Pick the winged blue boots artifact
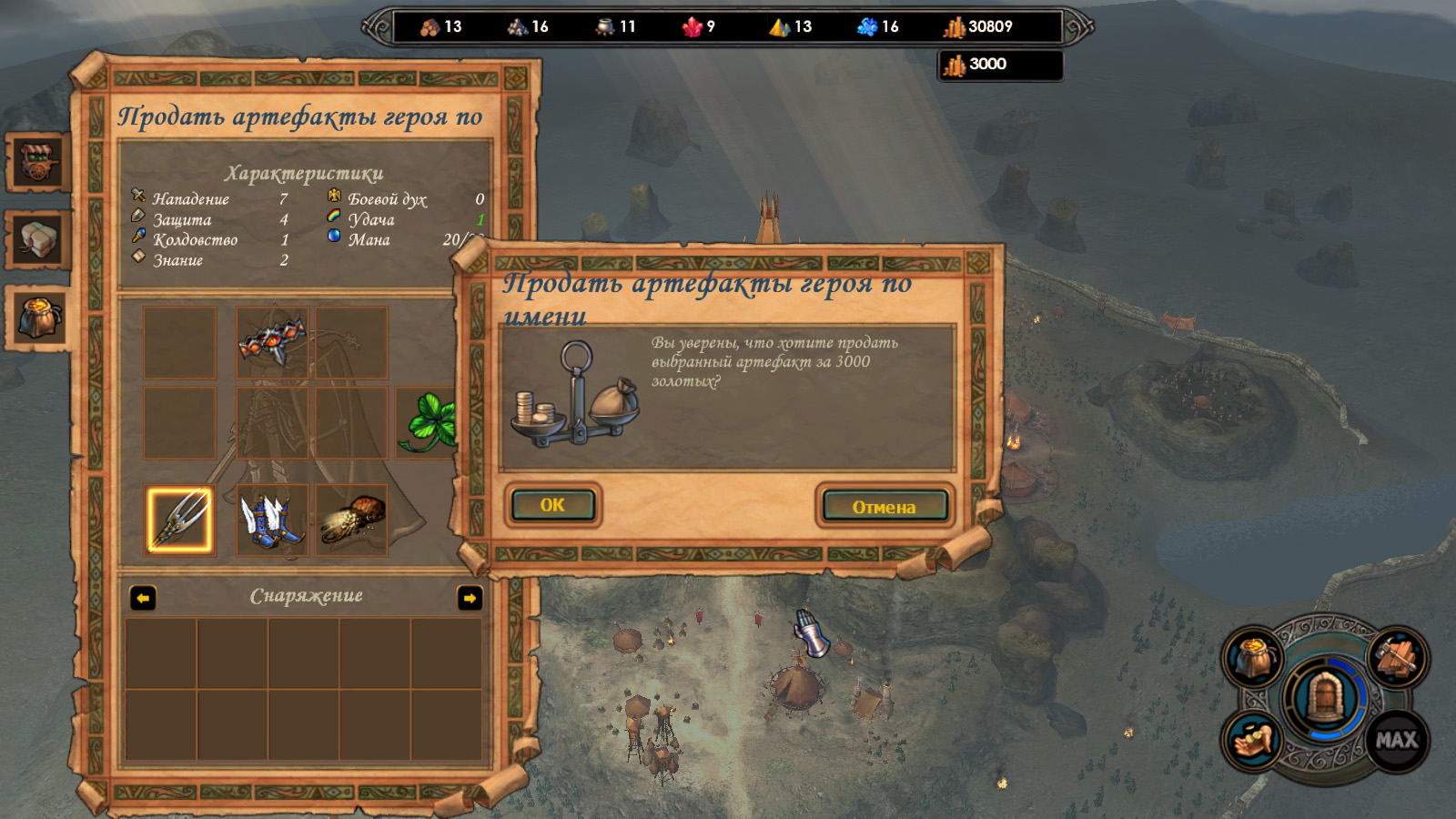This screenshot has width=1456, height=819. tap(271, 521)
